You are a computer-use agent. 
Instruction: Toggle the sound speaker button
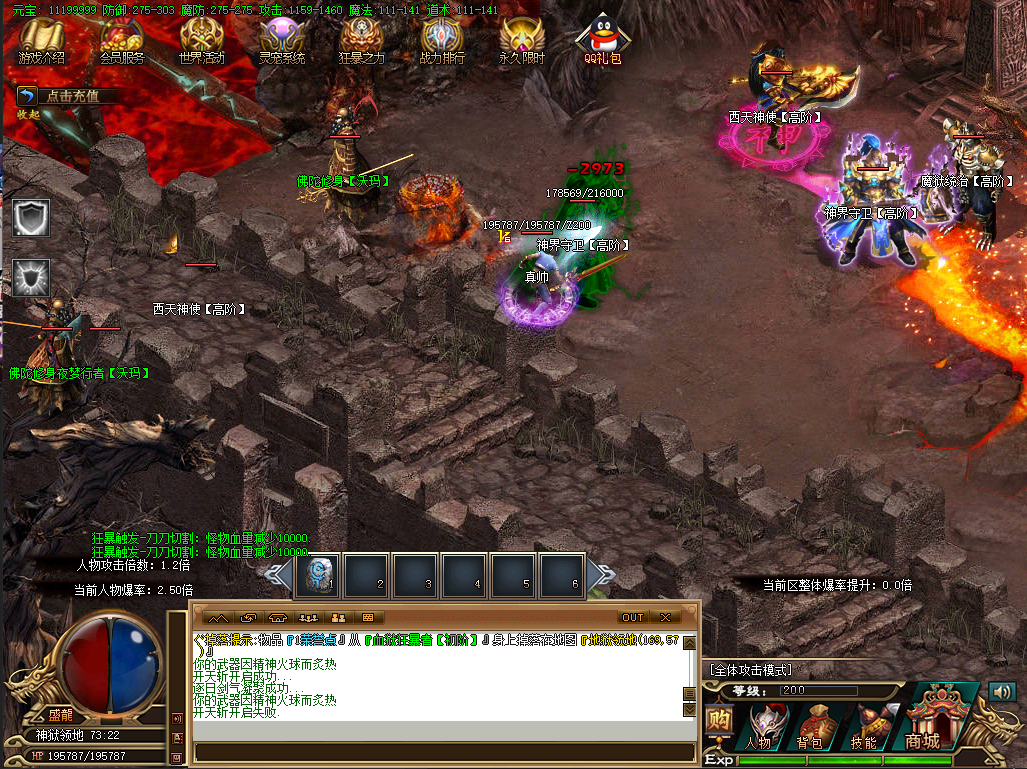[1001, 691]
